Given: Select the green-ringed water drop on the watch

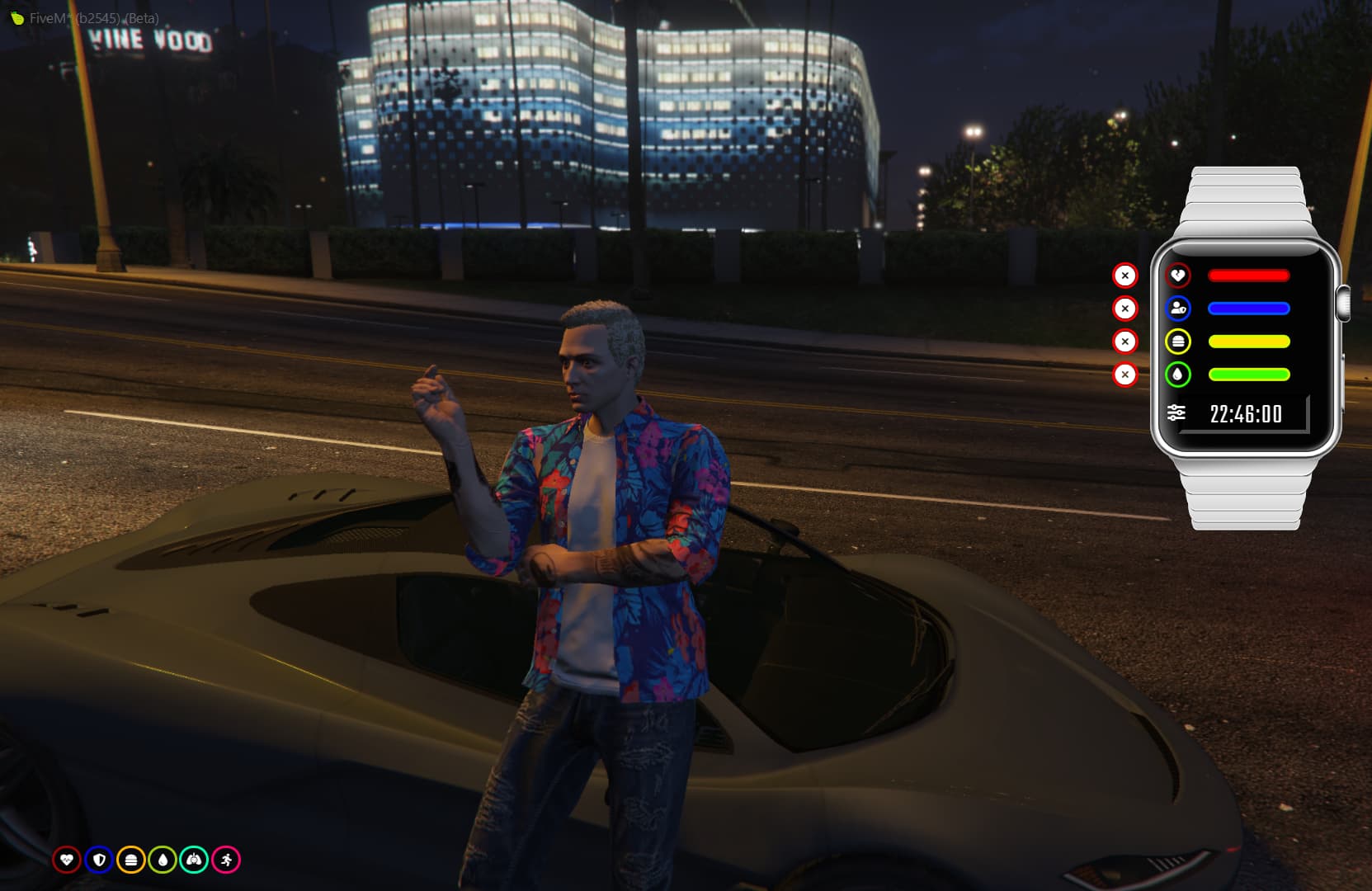Looking at the screenshot, I should tap(1177, 375).
